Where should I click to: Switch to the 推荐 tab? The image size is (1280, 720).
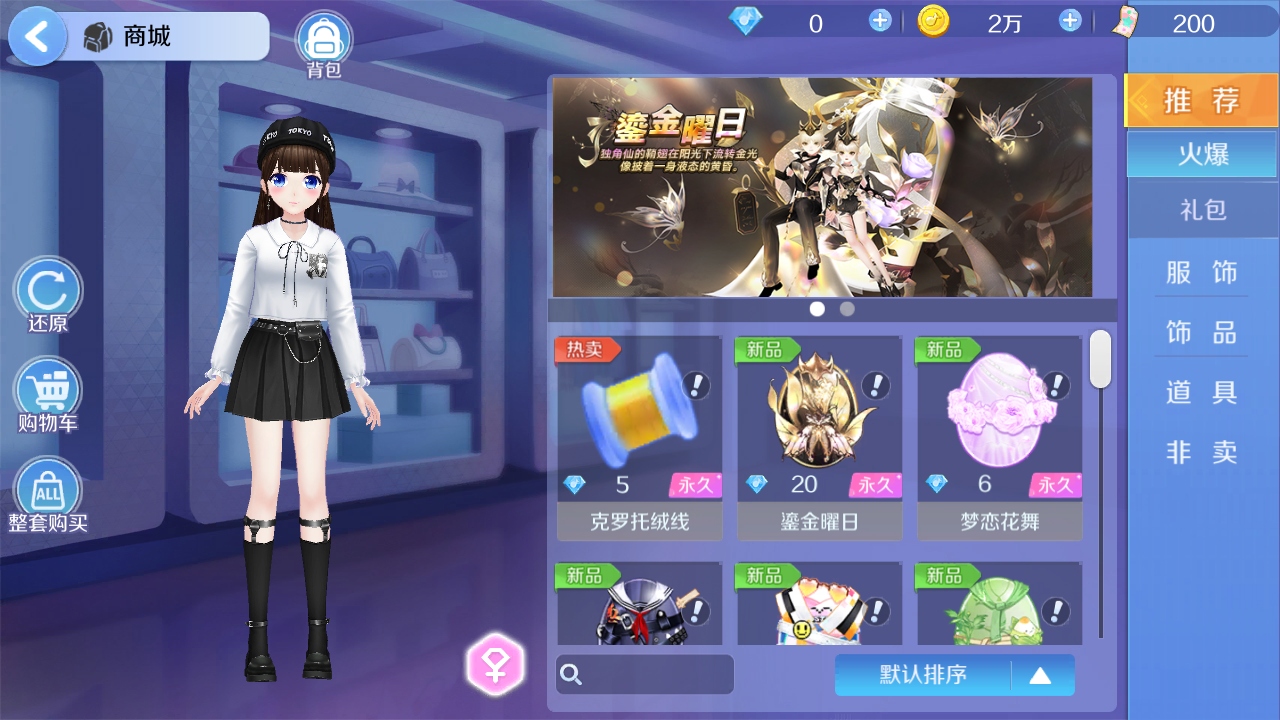1201,101
